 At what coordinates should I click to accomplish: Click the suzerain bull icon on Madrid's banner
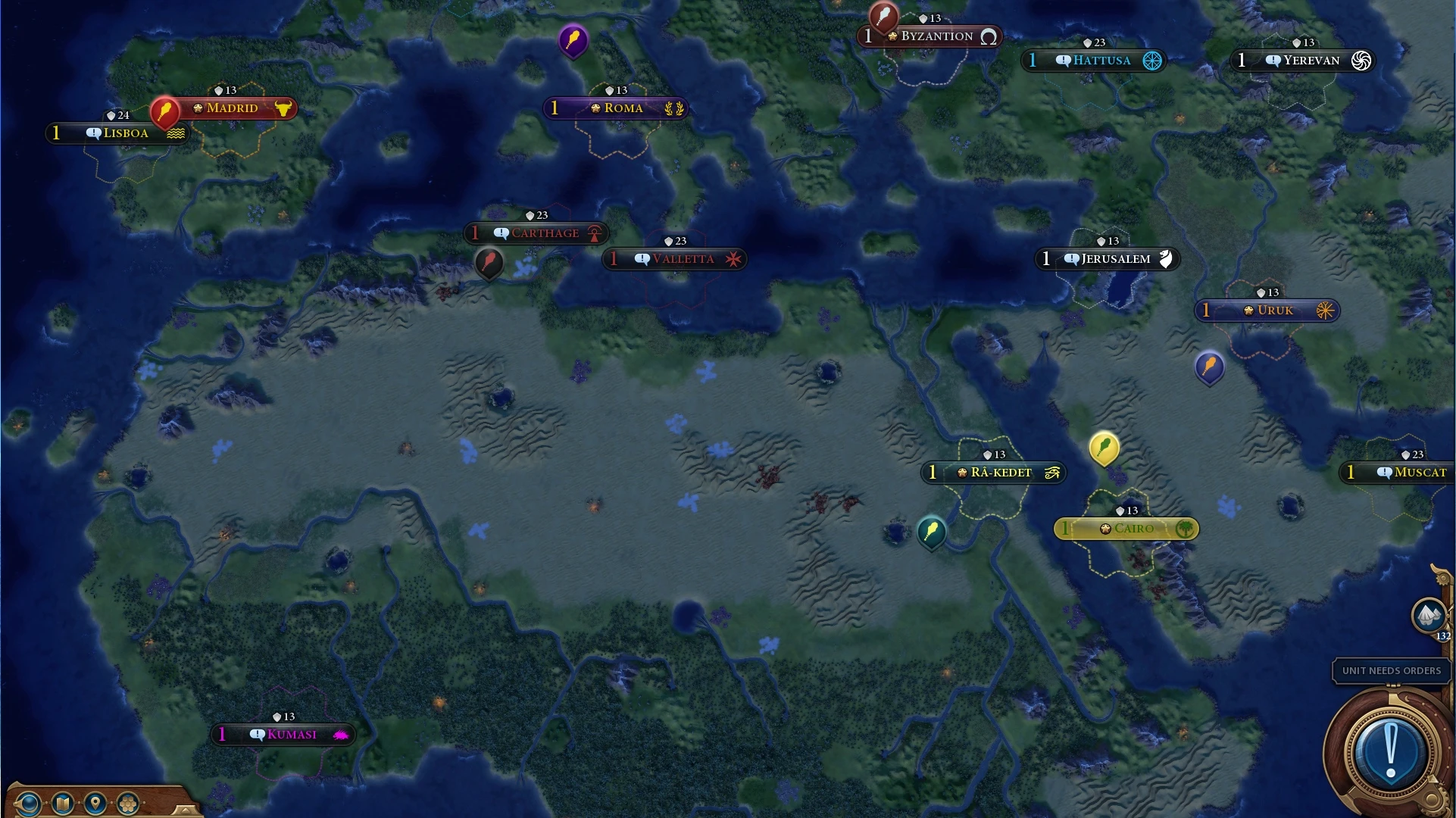tap(284, 108)
